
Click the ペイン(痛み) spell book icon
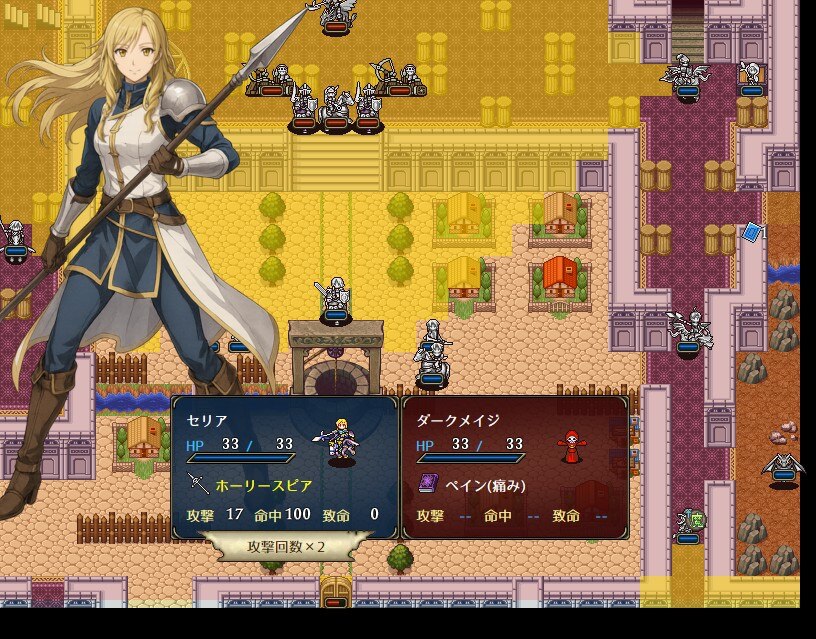click(x=427, y=485)
